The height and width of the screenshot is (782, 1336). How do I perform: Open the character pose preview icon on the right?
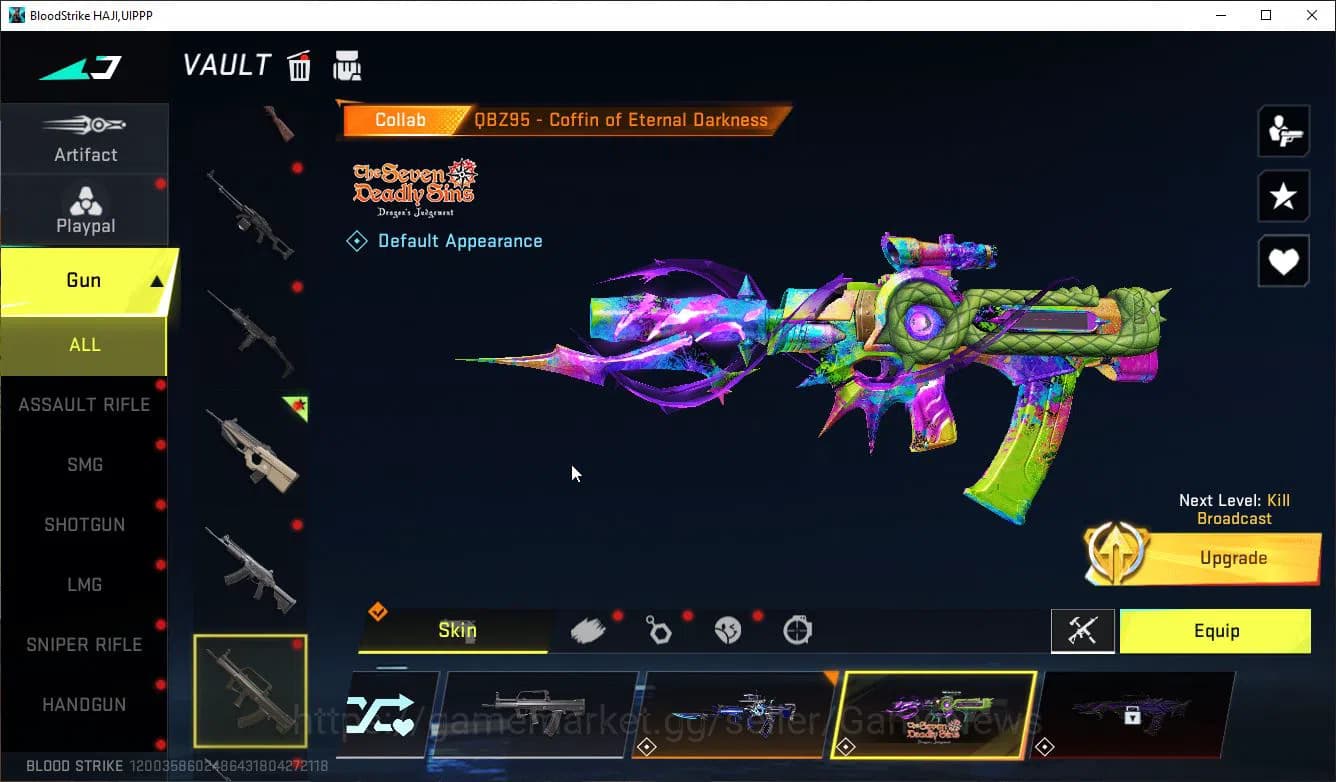1283,130
